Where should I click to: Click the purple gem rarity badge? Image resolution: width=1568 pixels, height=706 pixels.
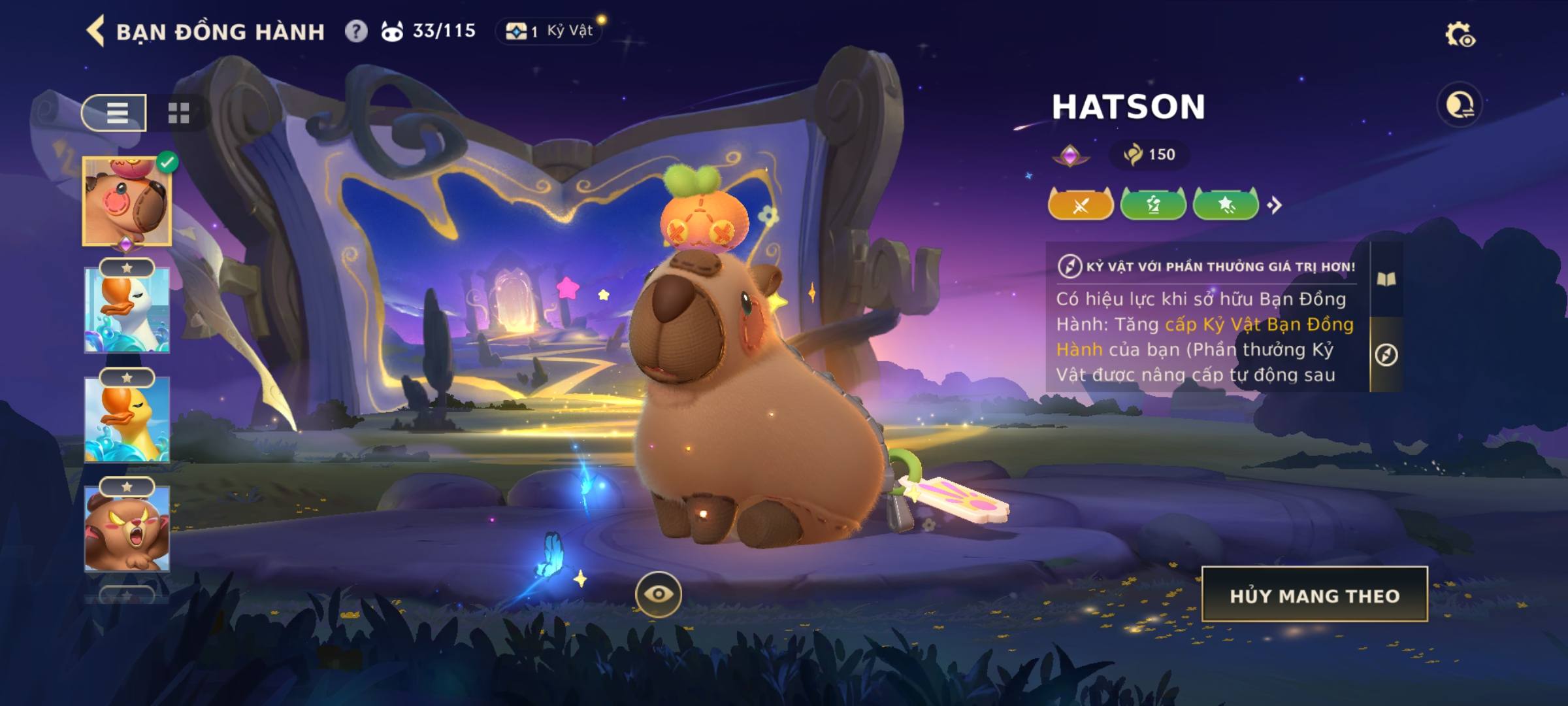(x=1070, y=156)
